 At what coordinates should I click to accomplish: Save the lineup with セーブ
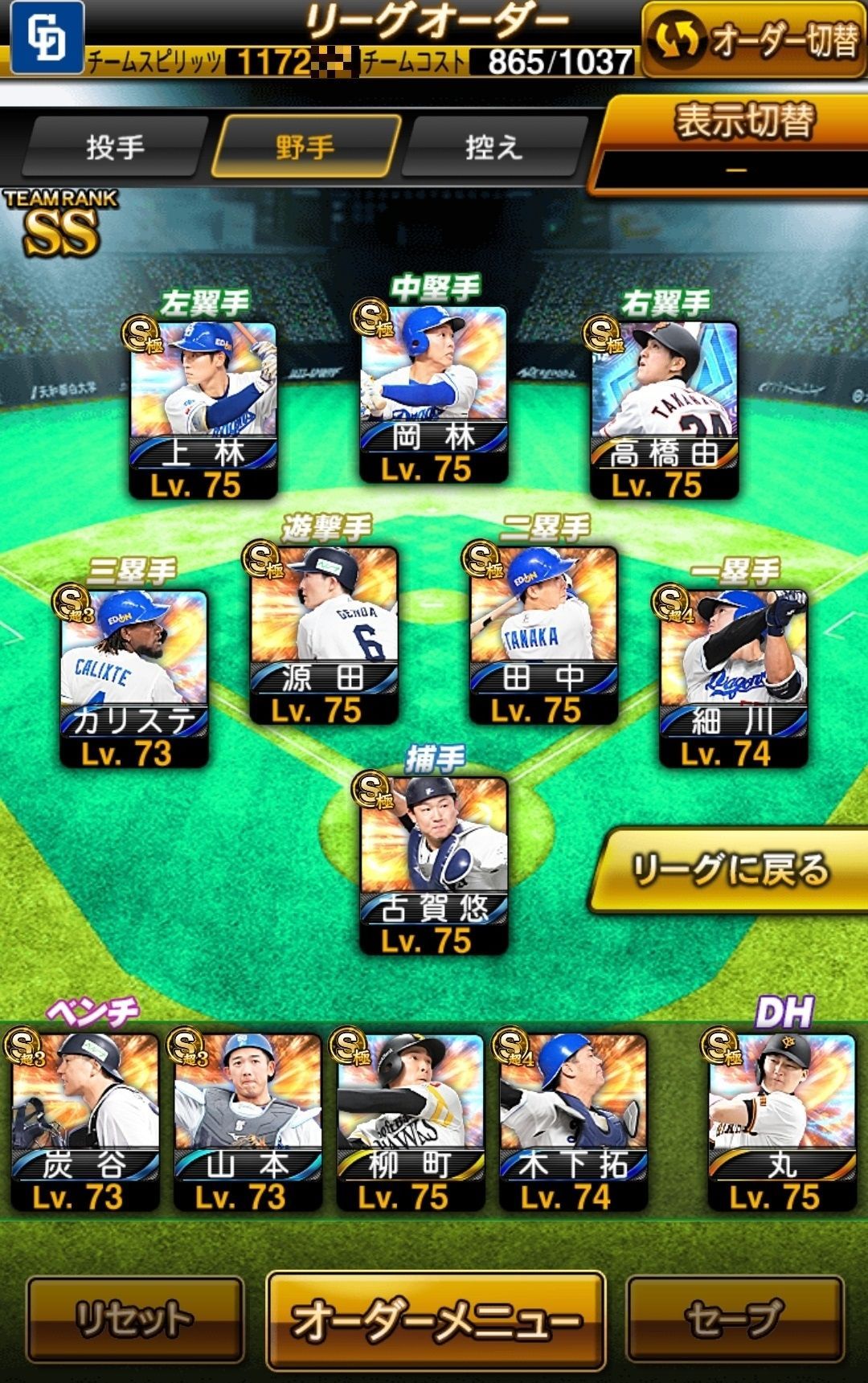(x=735, y=1318)
